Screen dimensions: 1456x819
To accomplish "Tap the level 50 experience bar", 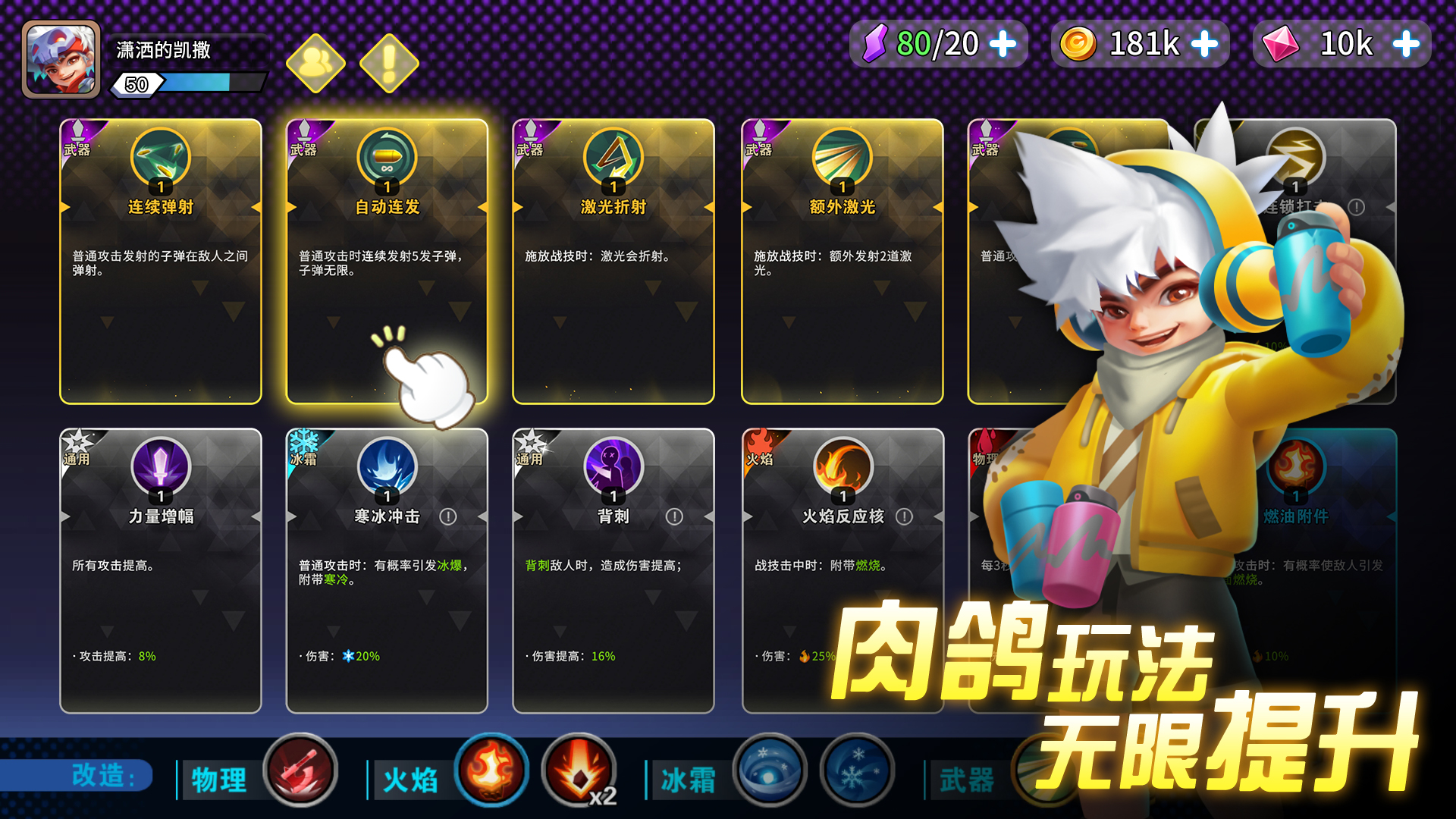I will (x=193, y=84).
